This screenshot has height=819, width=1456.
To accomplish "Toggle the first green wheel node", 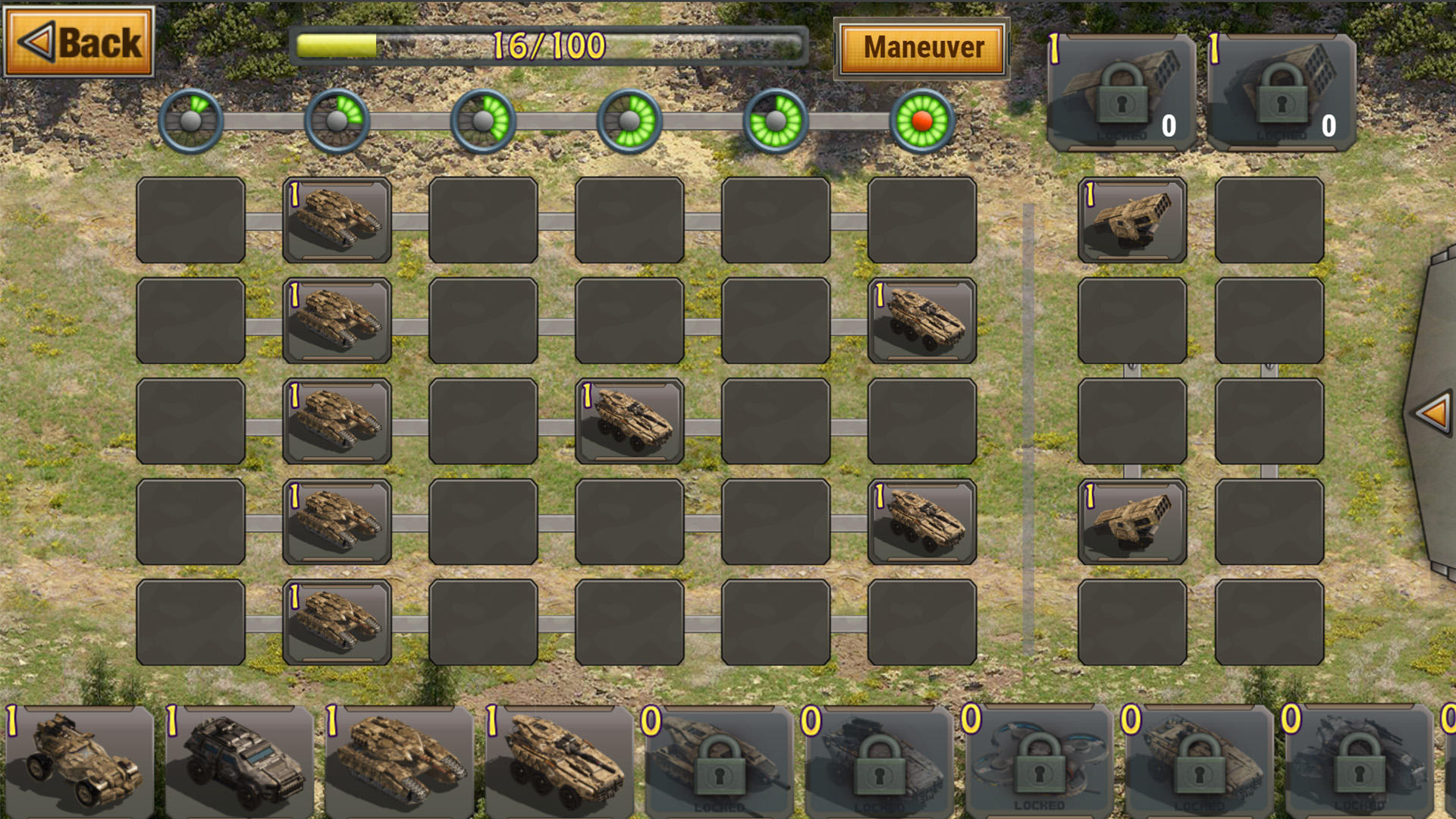I will pyautogui.click(x=190, y=121).
